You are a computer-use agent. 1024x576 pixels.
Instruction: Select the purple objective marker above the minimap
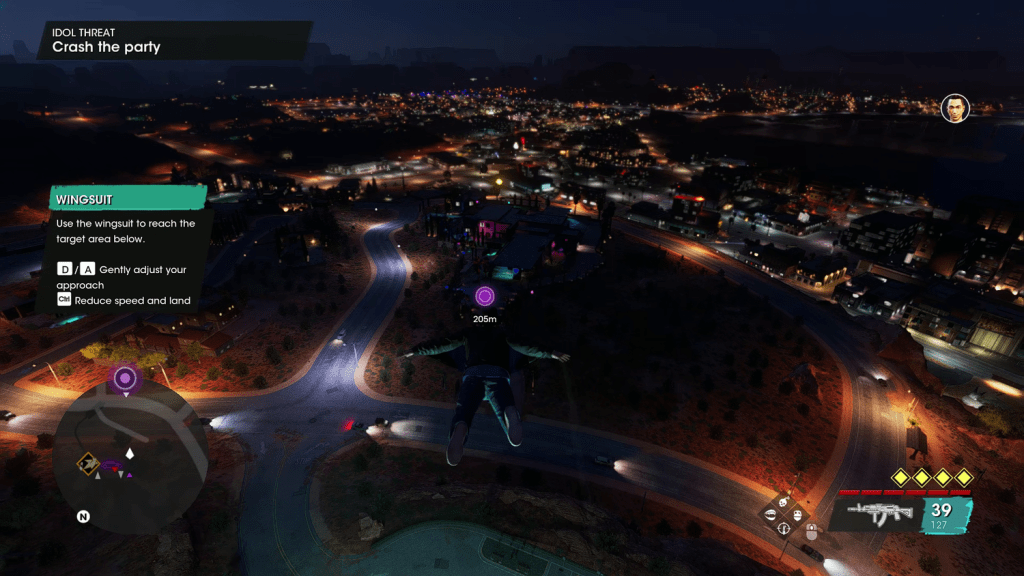pyautogui.click(x=125, y=378)
